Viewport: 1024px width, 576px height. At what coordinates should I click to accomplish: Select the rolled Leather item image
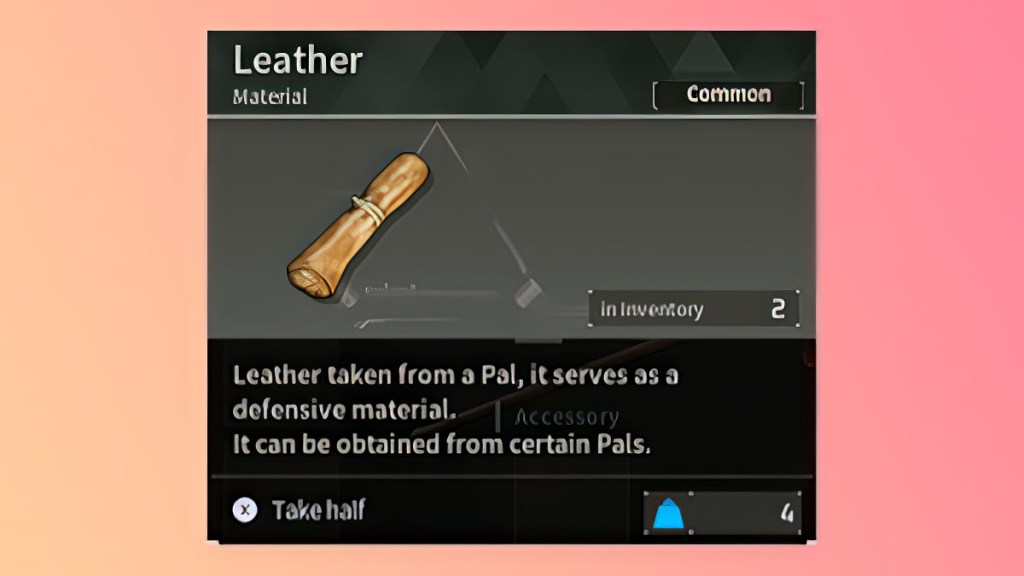click(x=358, y=227)
